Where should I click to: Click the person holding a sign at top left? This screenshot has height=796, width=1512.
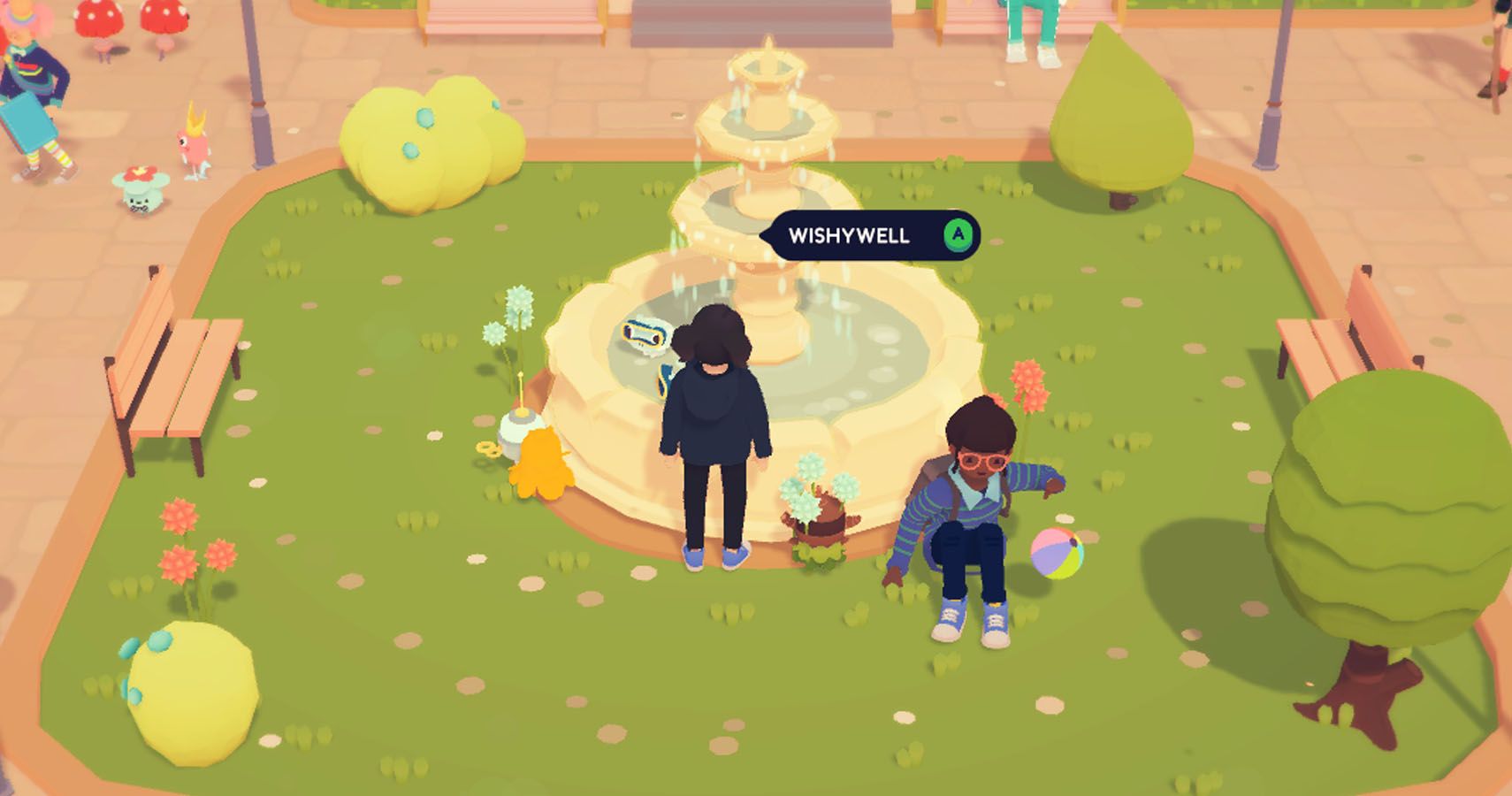[x=31, y=80]
